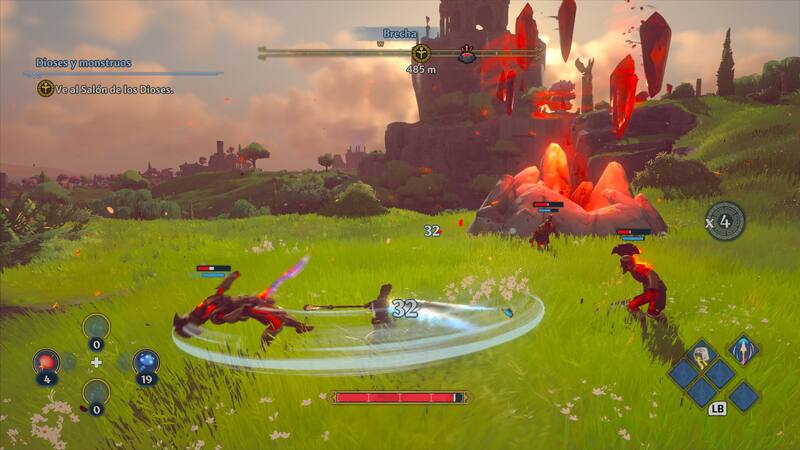
Task: Click the golden quest marker on the compass
Action: pos(421,53)
